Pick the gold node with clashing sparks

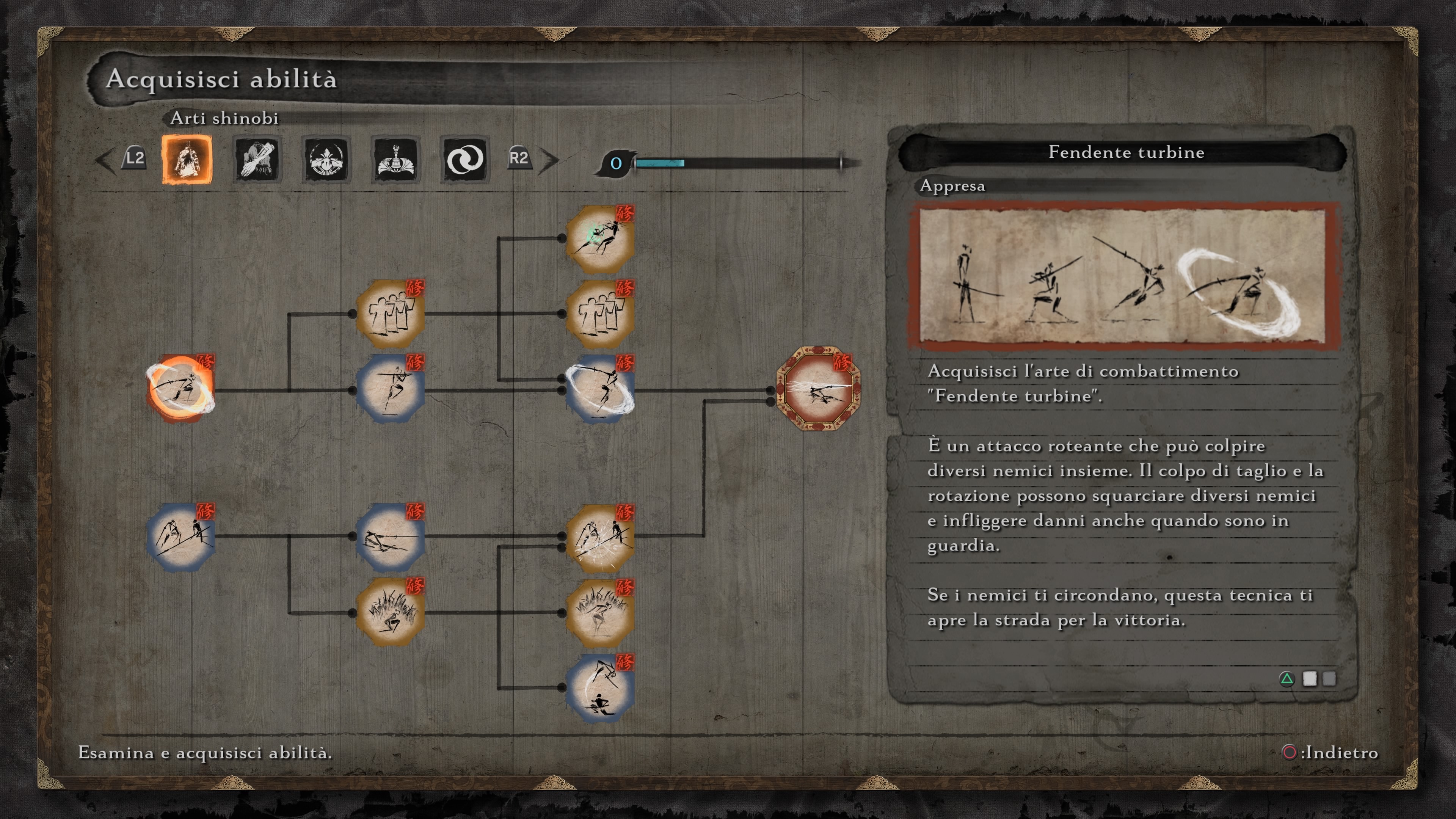pos(600,537)
